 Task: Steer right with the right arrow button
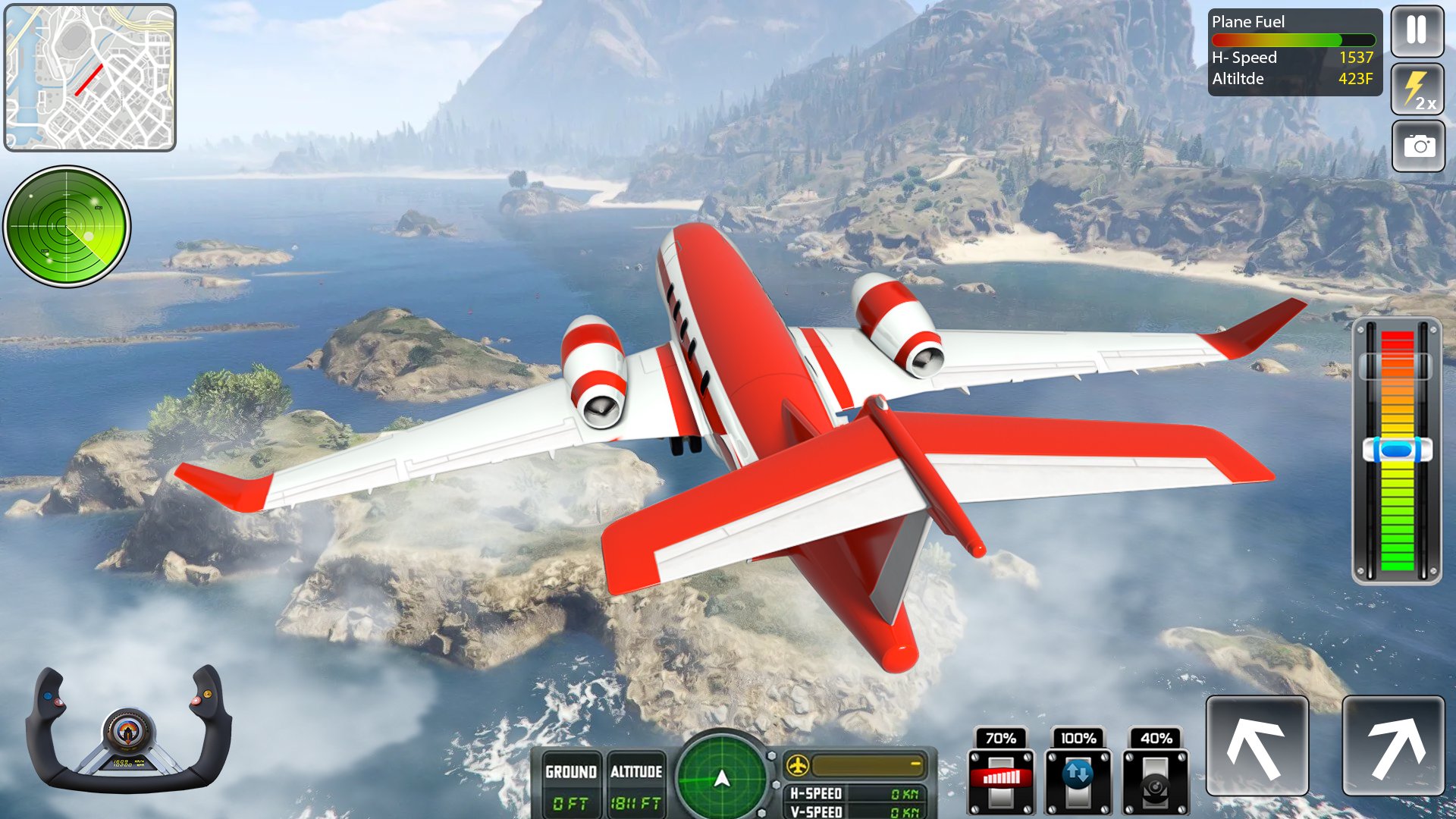tap(1393, 746)
